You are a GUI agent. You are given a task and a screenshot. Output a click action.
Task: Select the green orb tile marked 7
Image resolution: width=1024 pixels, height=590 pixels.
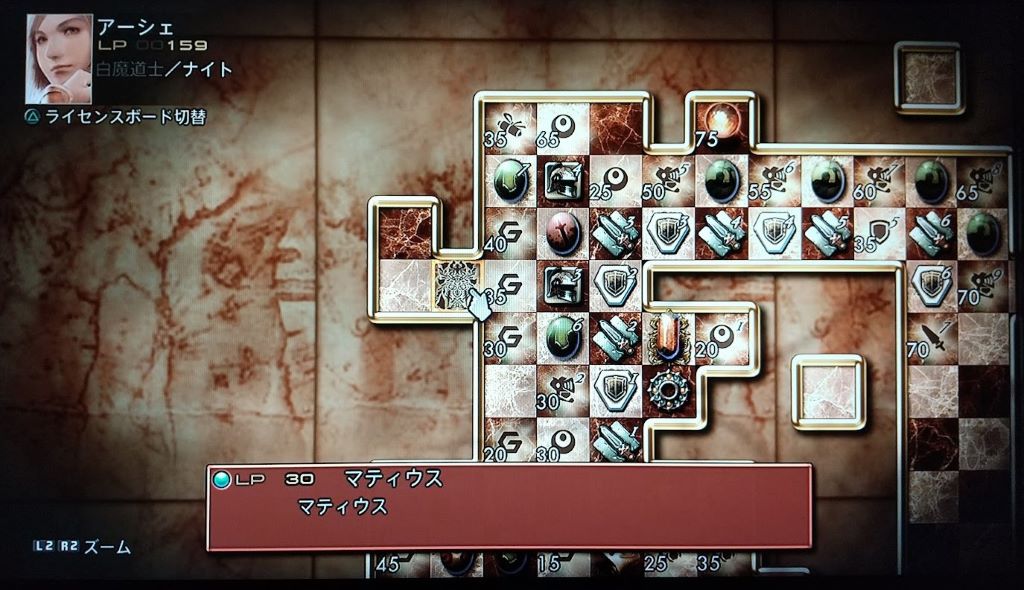pos(510,180)
